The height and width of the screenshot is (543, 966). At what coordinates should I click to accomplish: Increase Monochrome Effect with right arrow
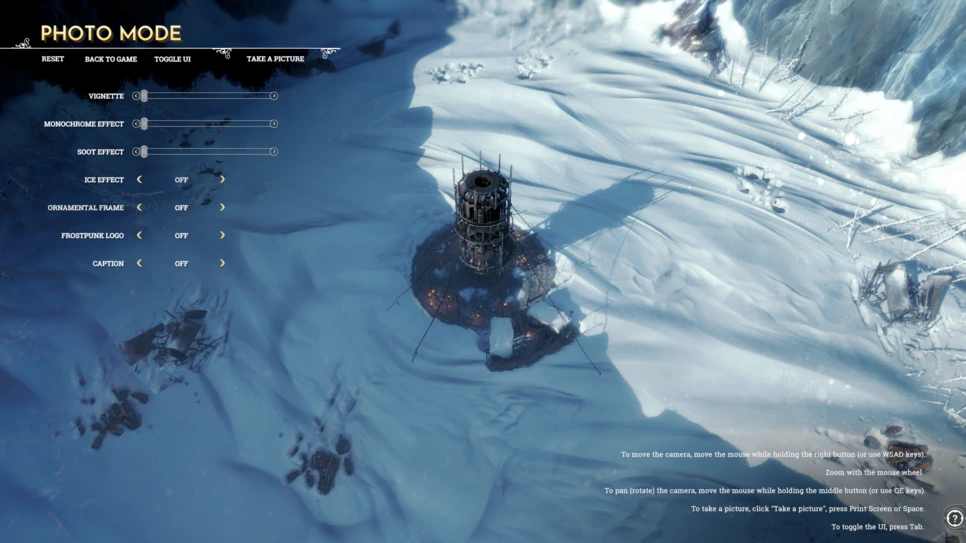(x=273, y=124)
